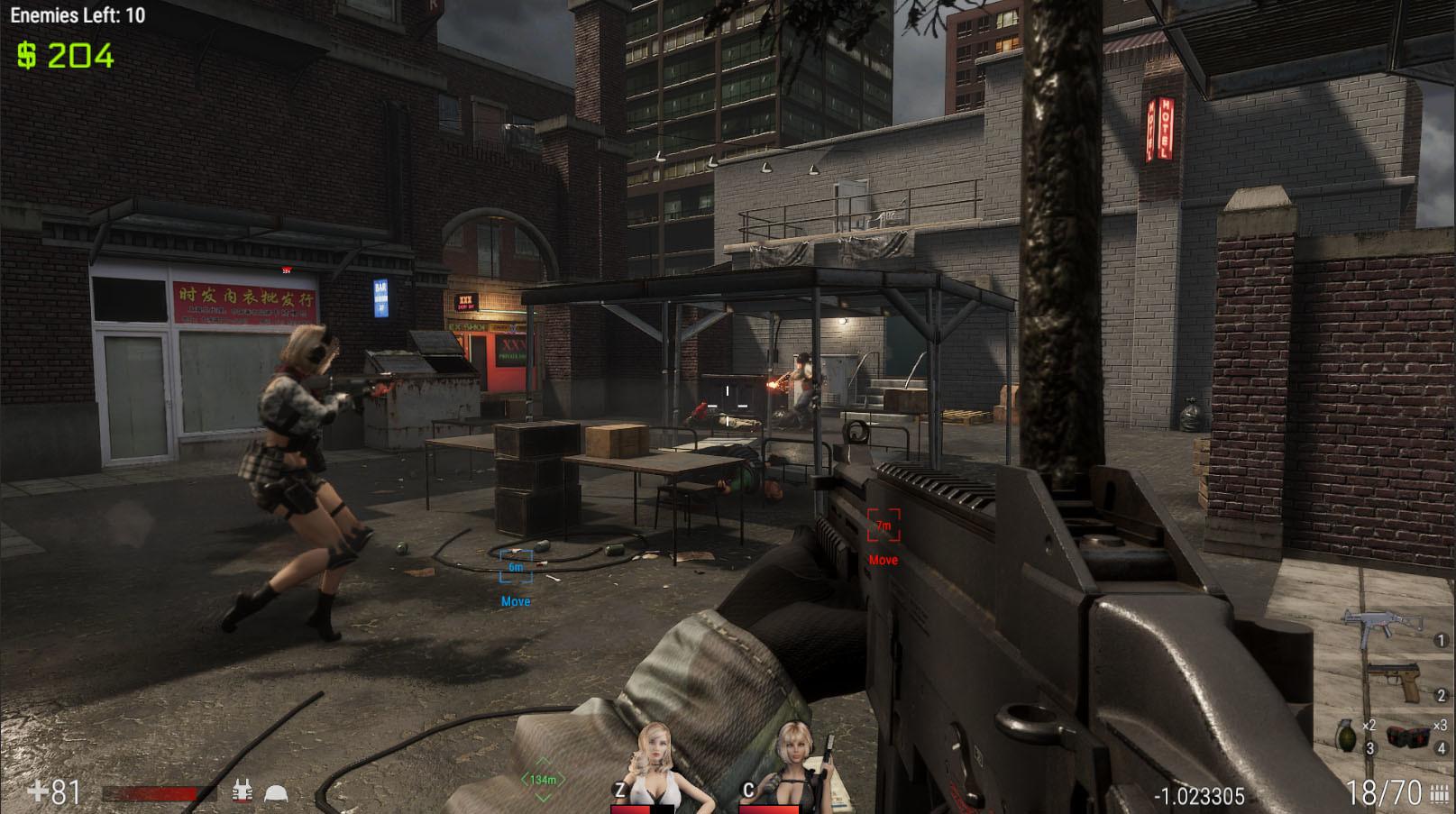1456x814 pixels.
Task: Click the helmet status icon
Action: pos(275,793)
